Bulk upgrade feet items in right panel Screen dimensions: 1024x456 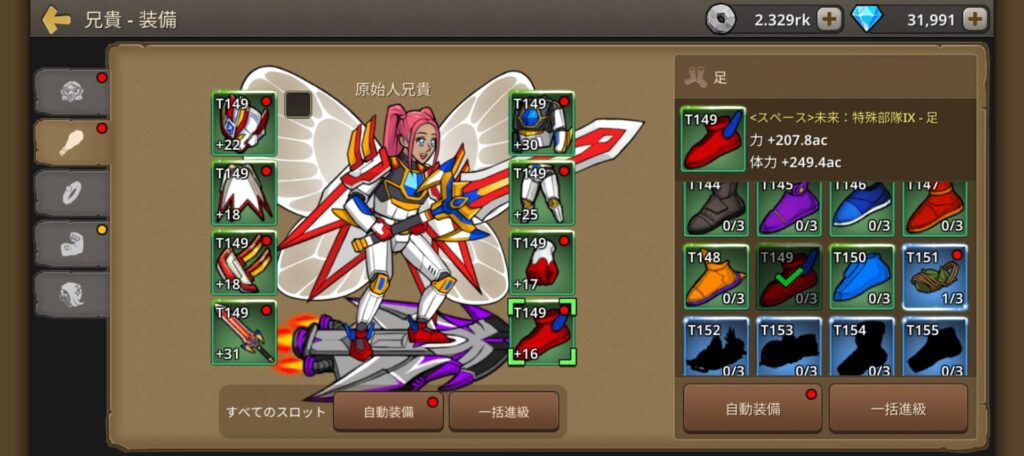pos(898,408)
